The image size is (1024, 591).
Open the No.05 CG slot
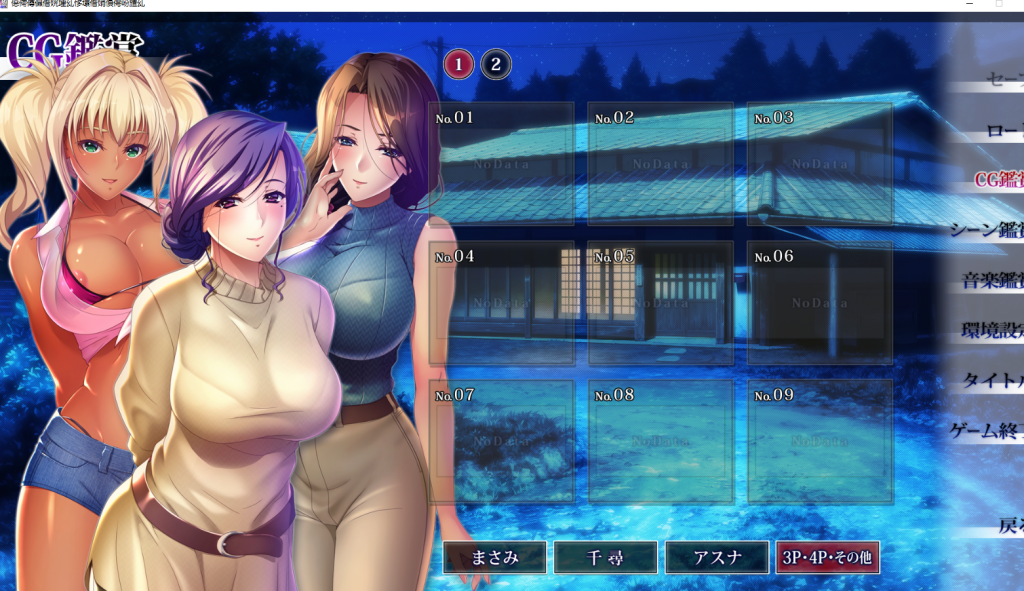[660, 302]
